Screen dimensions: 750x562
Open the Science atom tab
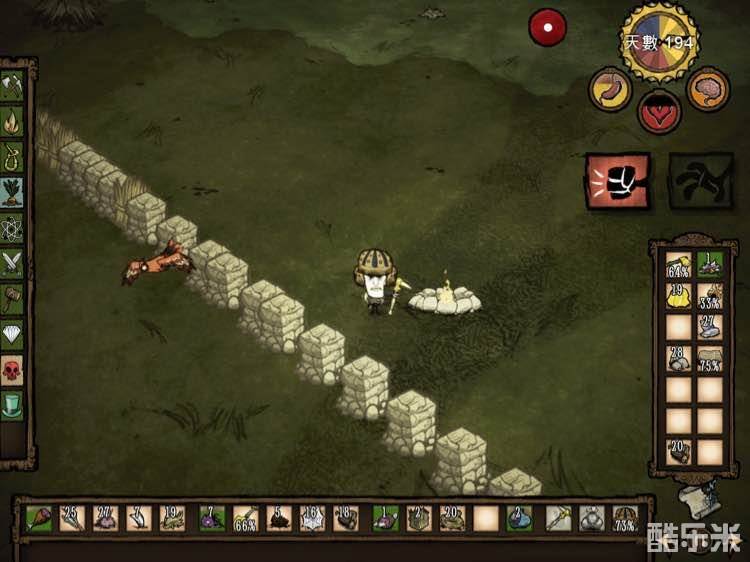tap(13, 228)
